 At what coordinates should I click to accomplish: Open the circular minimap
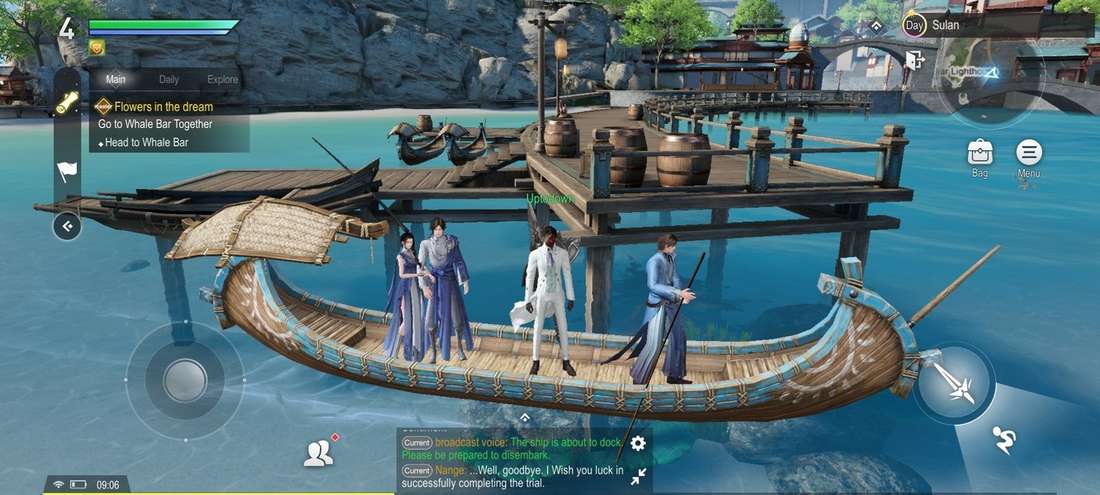990,80
